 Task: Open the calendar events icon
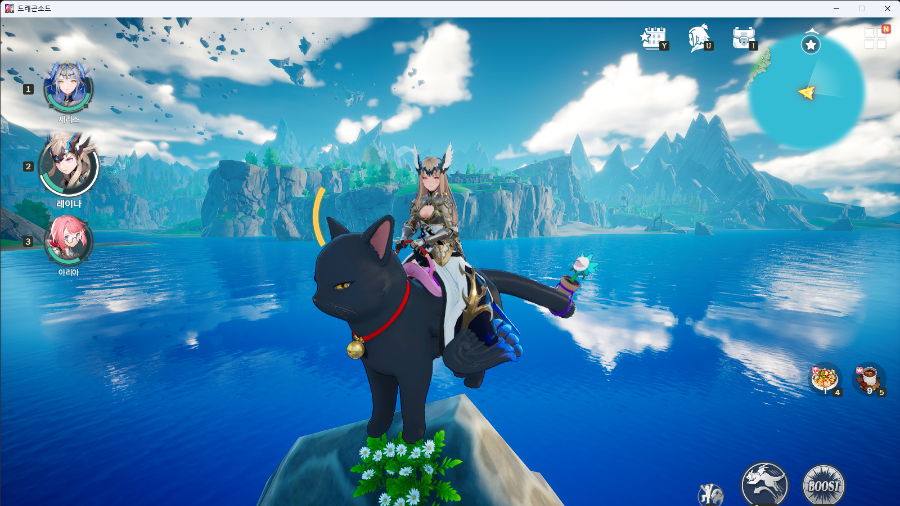click(653, 38)
